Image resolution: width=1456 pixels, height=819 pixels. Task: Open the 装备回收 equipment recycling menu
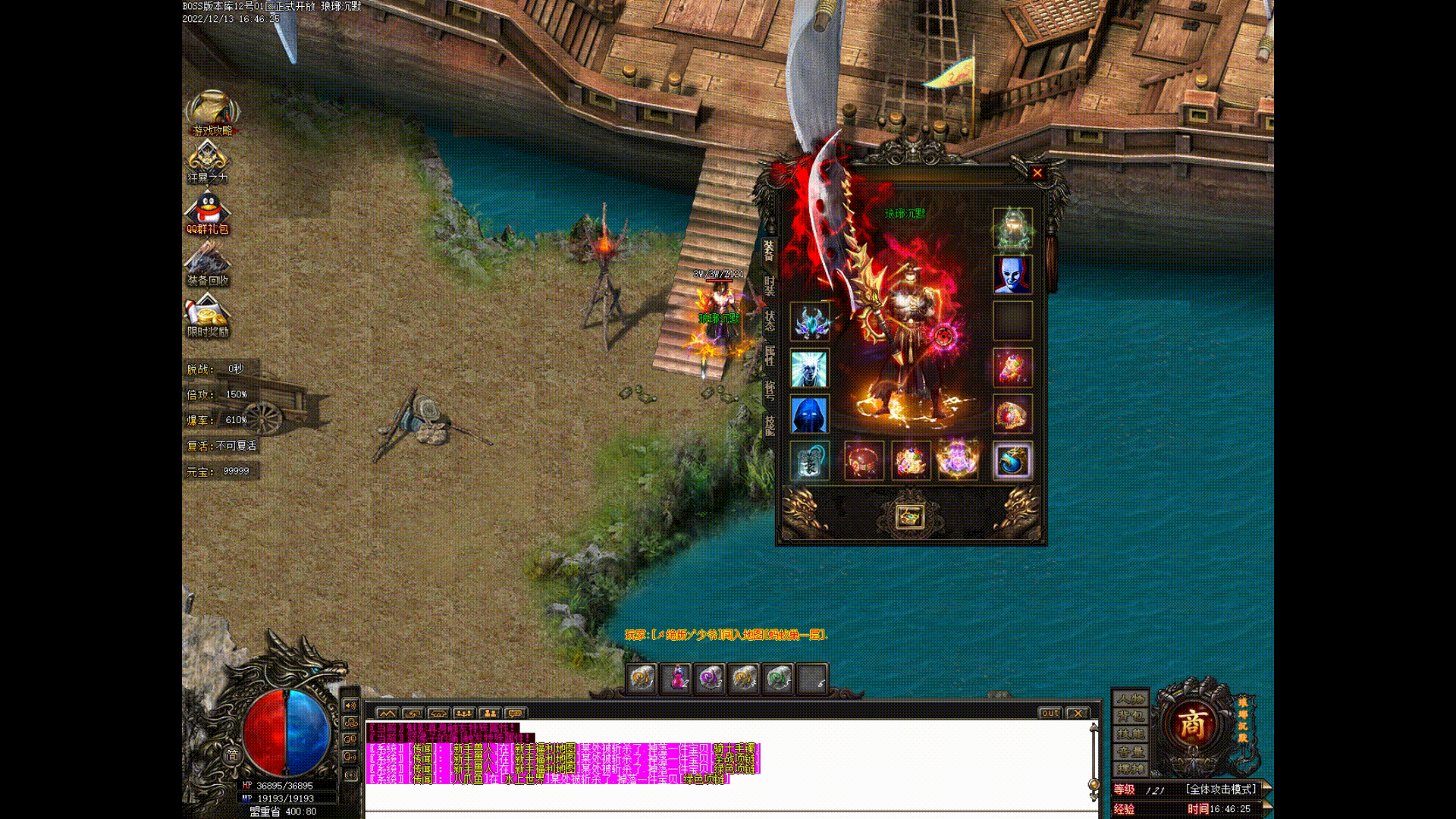(x=208, y=264)
